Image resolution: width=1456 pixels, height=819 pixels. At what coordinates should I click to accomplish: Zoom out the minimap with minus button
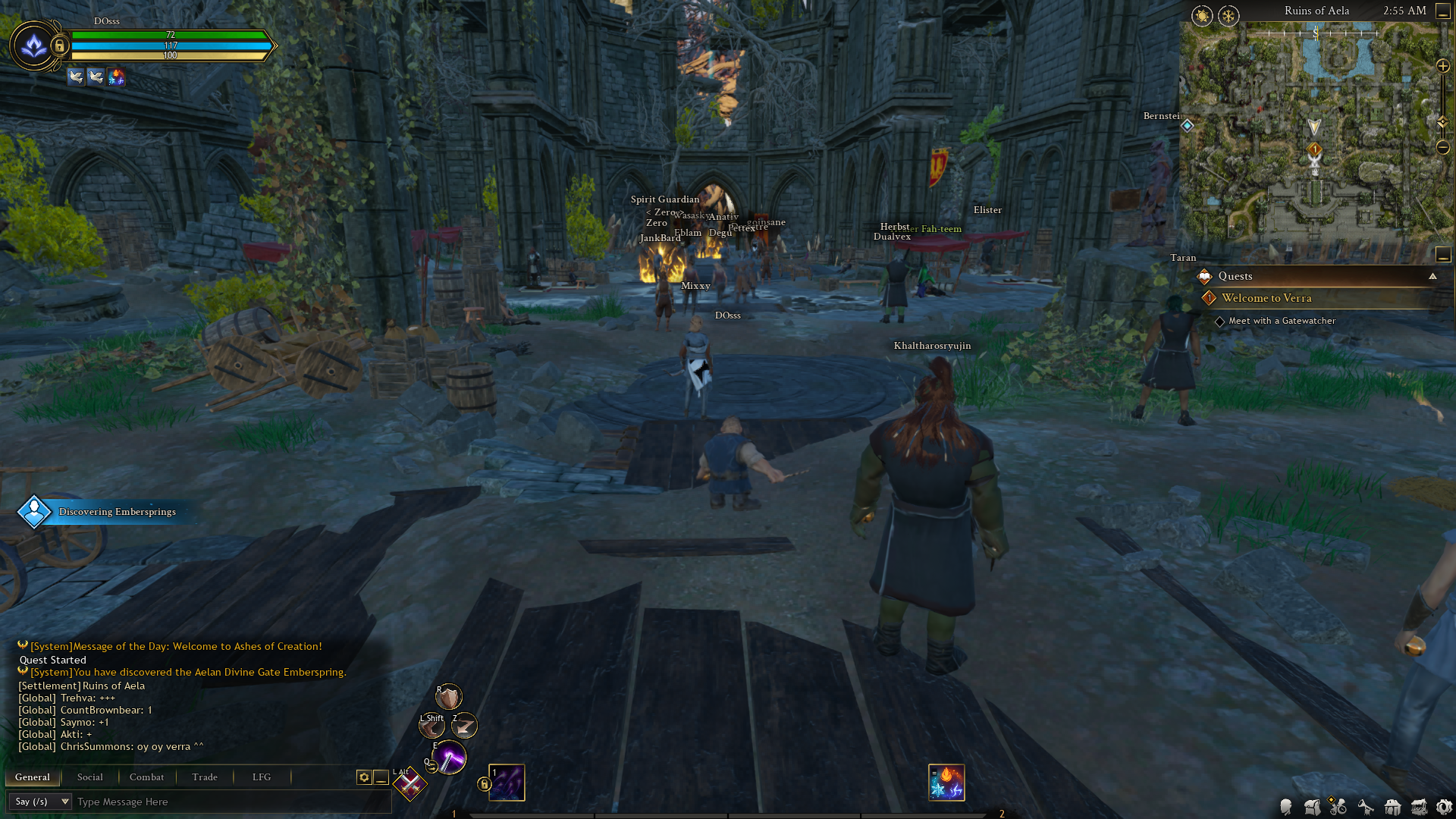[x=1443, y=147]
